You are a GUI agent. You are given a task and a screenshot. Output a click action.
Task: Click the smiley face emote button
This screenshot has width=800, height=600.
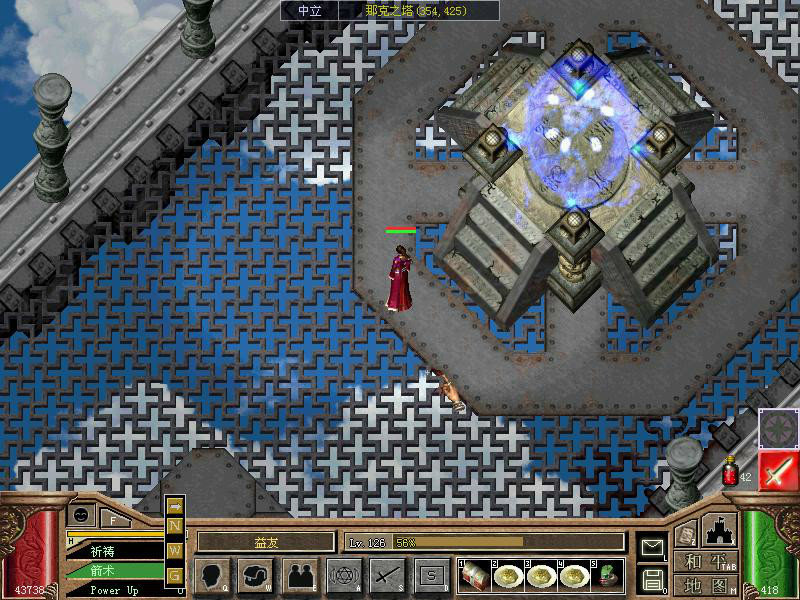coord(80,514)
